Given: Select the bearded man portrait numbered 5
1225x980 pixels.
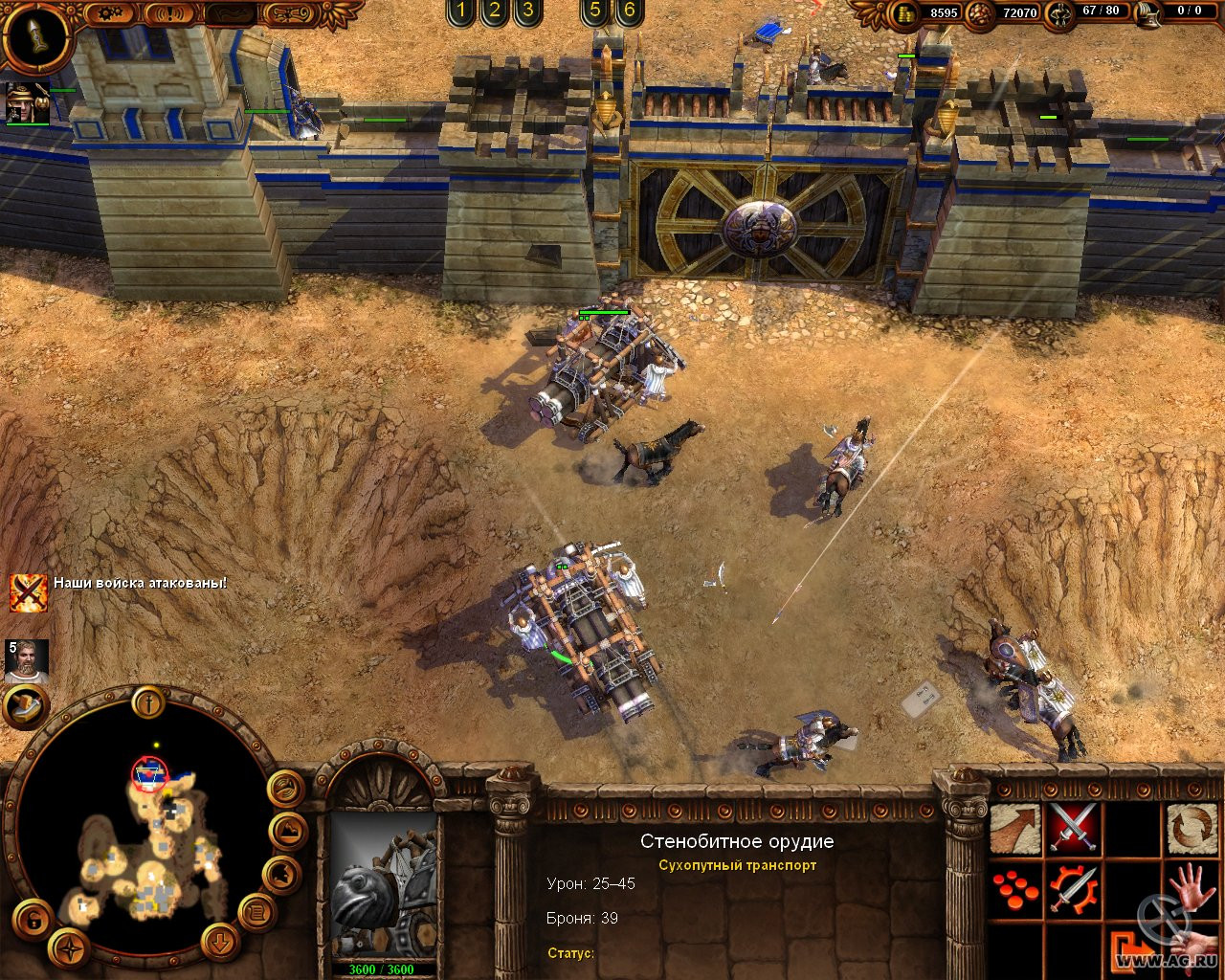Looking at the screenshot, I should [x=26, y=660].
